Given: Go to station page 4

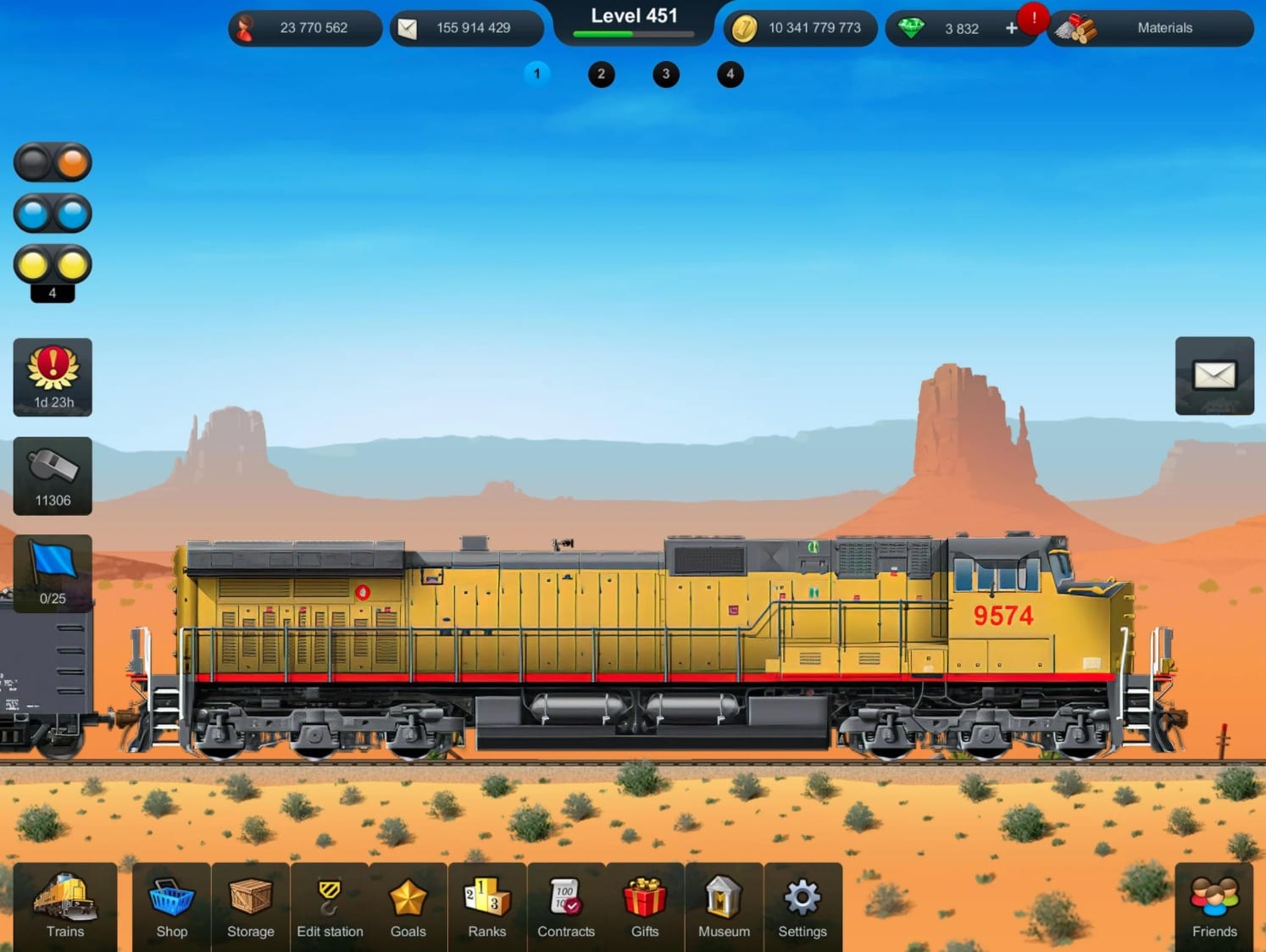Looking at the screenshot, I should pyautogui.click(x=730, y=75).
